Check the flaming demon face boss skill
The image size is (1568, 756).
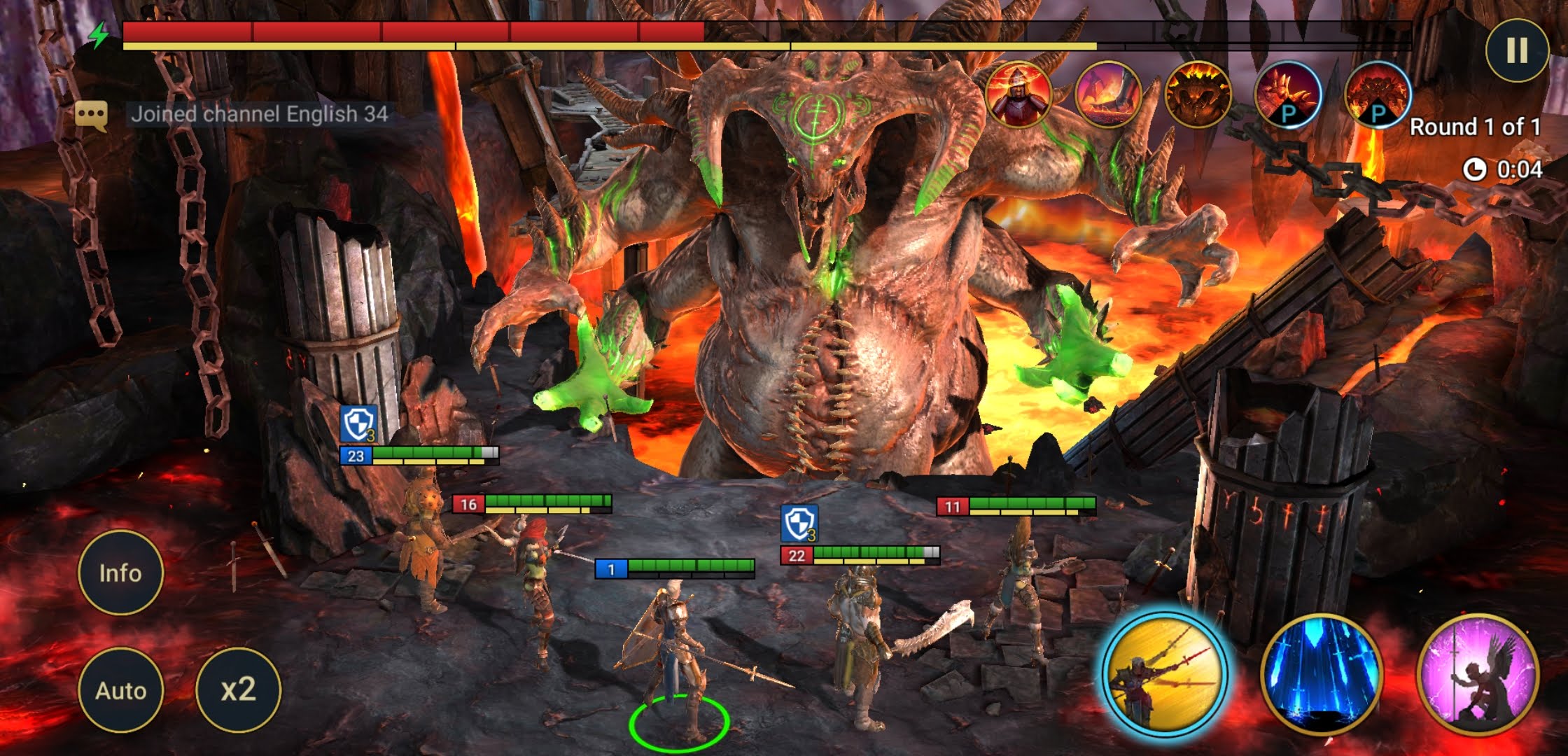(1198, 94)
